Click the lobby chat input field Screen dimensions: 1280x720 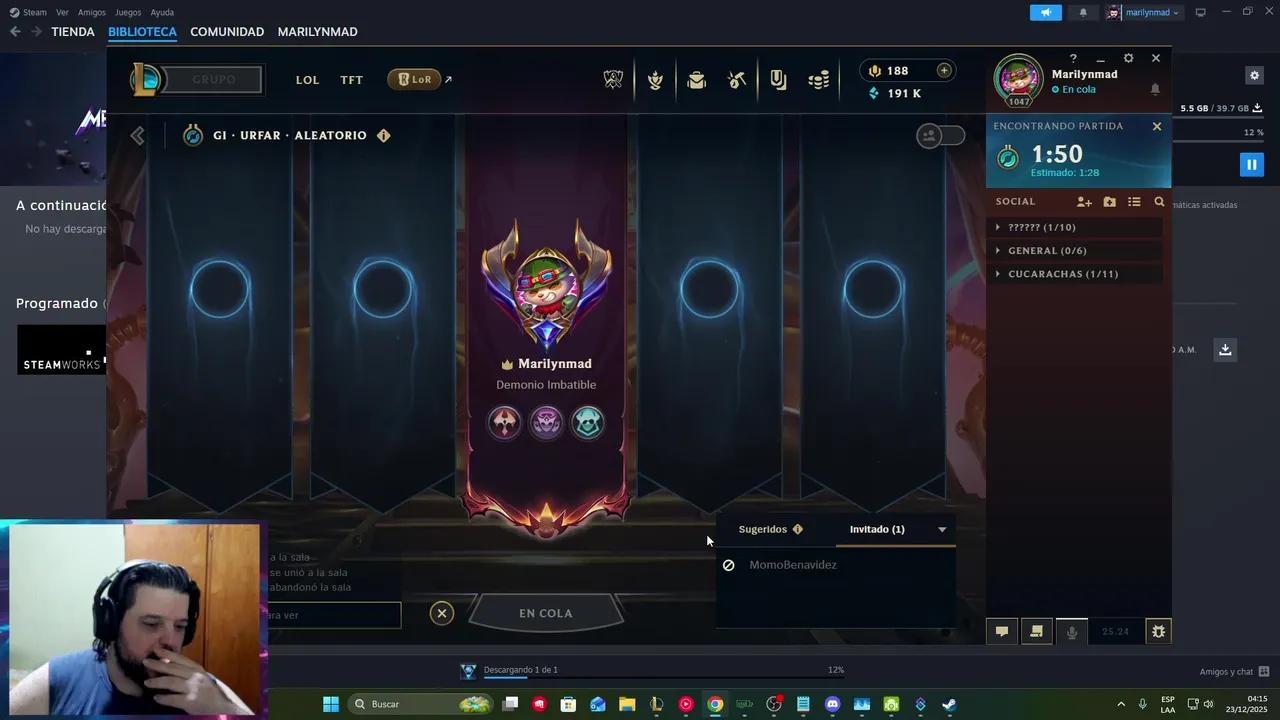click(x=330, y=614)
